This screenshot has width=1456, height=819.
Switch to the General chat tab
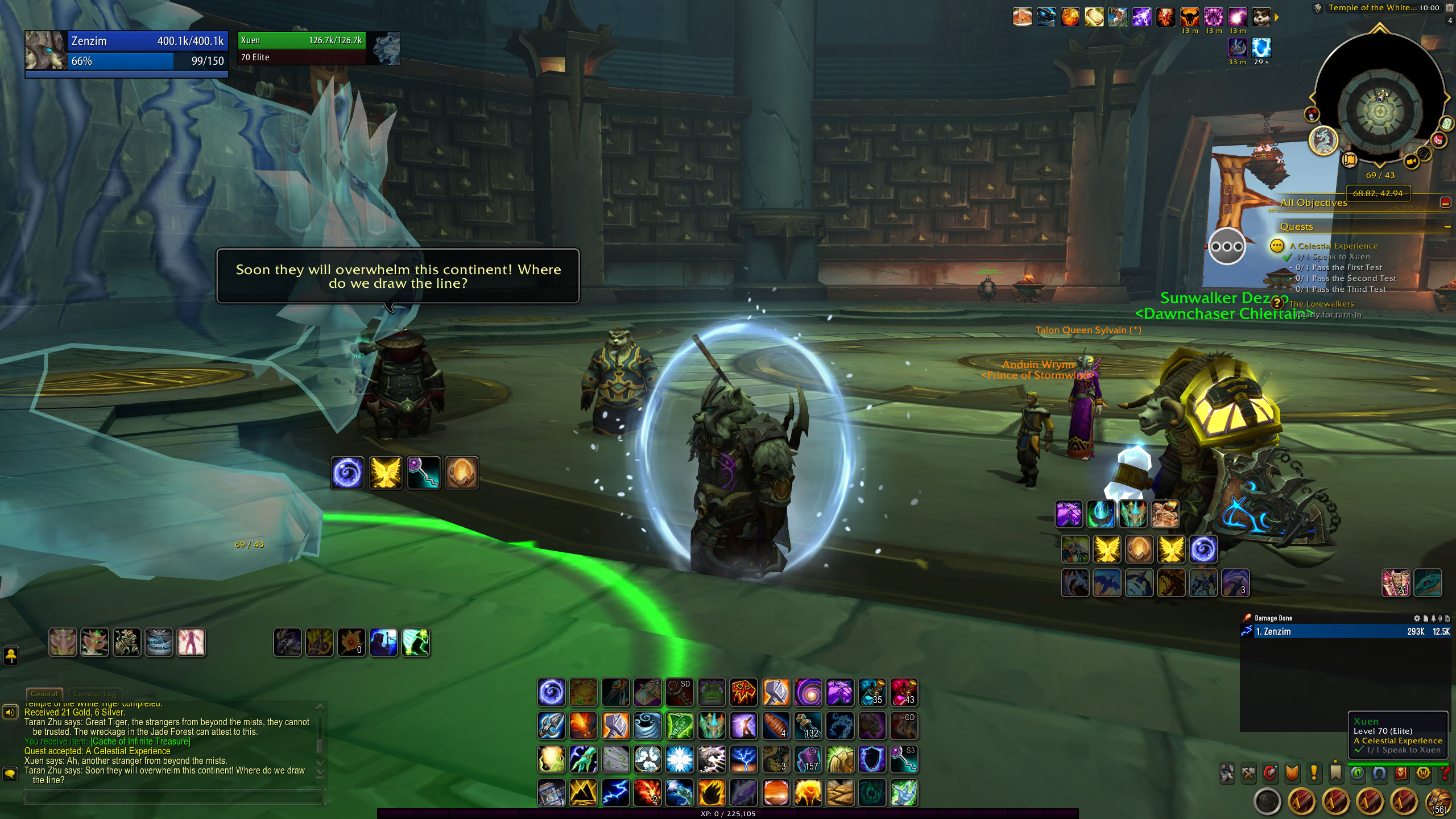tap(44, 693)
